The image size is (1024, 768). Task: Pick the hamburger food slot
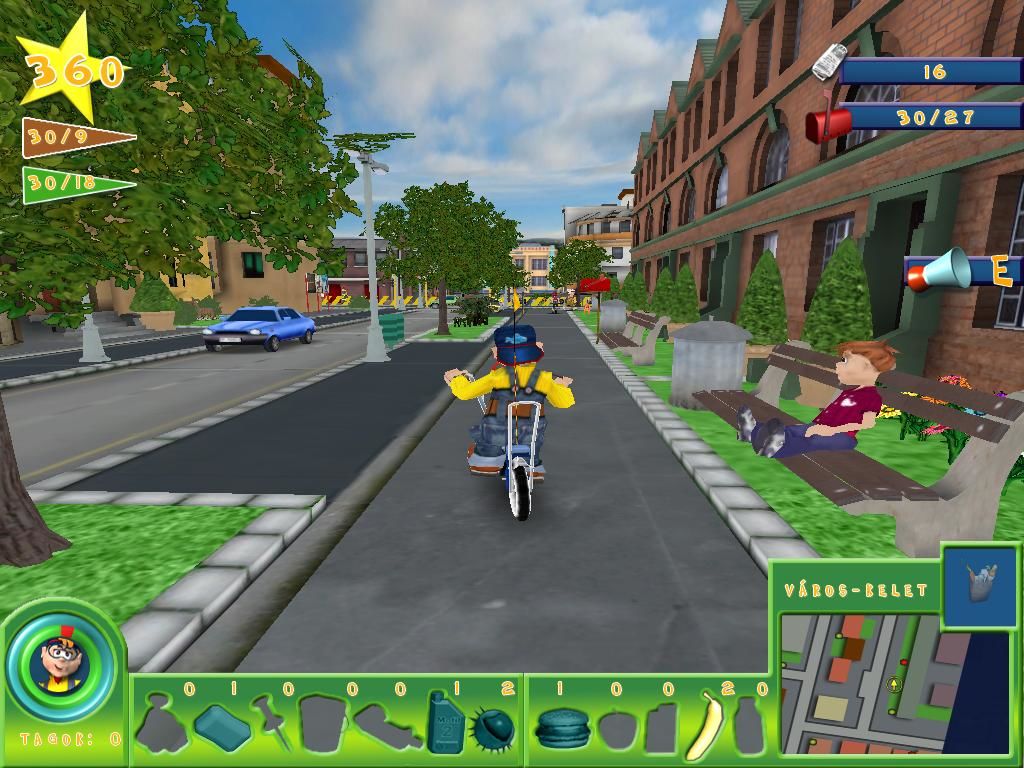pyautogui.click(x=561, y=727)
